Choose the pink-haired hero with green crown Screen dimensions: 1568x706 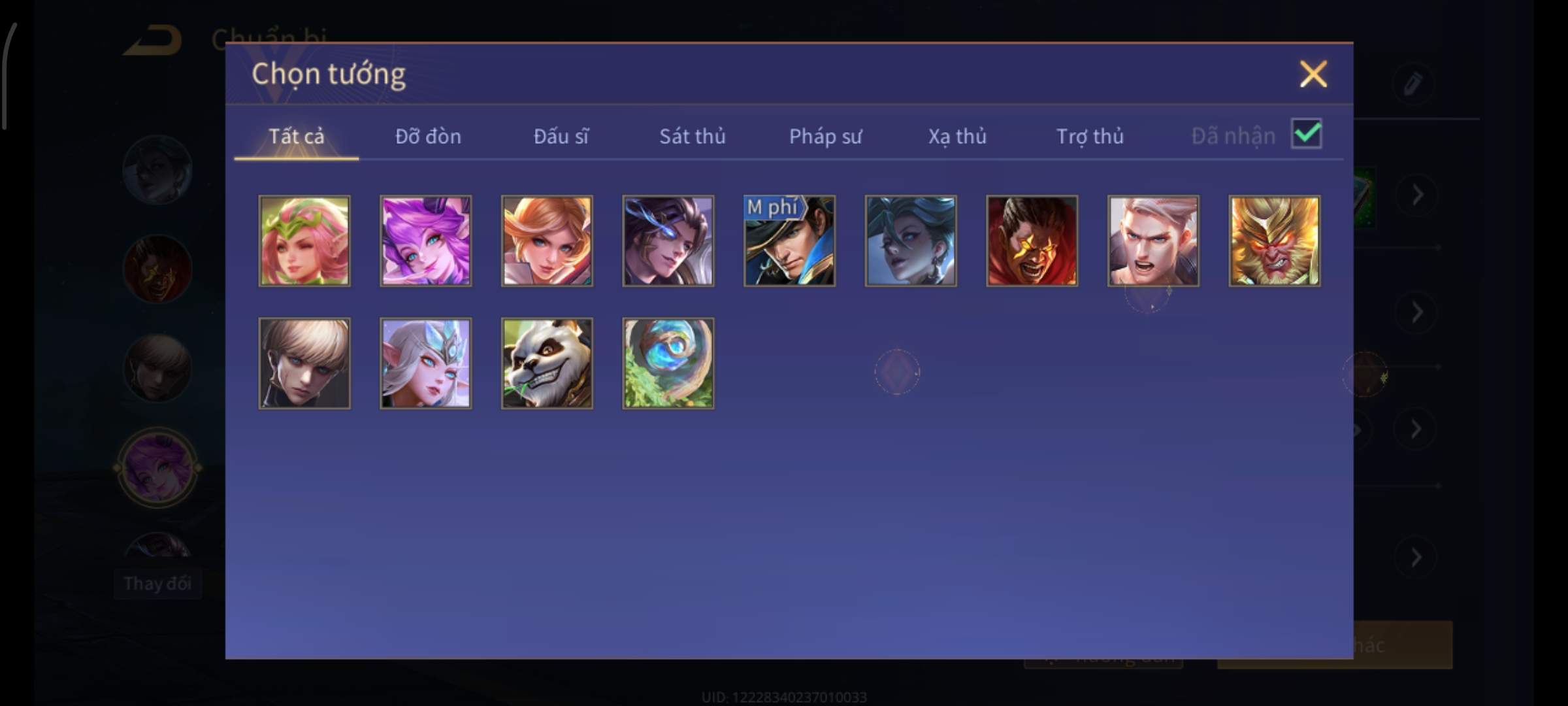click(304, 241)
